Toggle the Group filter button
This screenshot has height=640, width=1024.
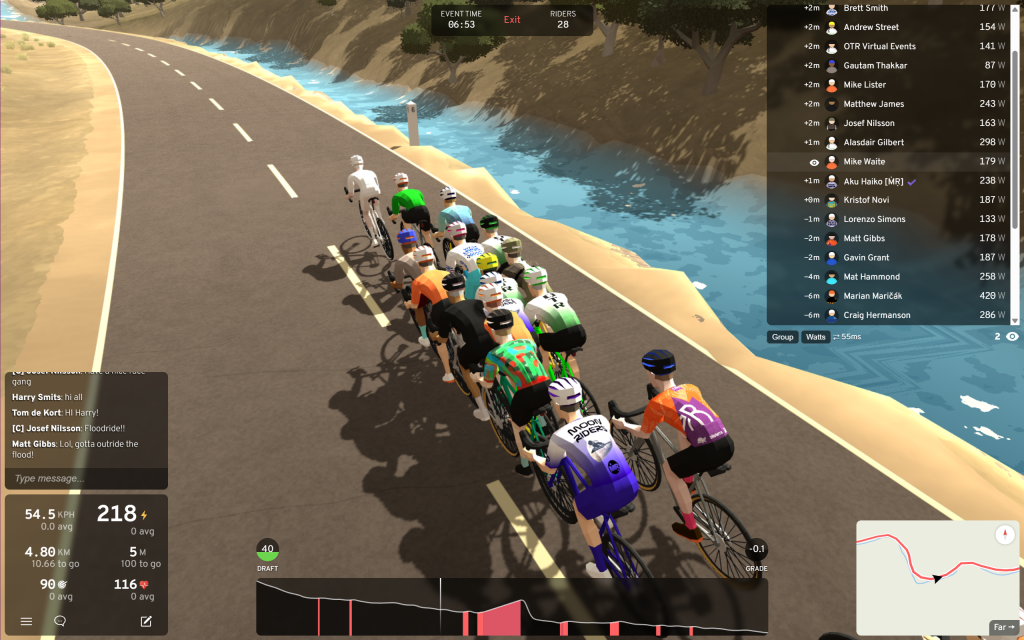783,337
